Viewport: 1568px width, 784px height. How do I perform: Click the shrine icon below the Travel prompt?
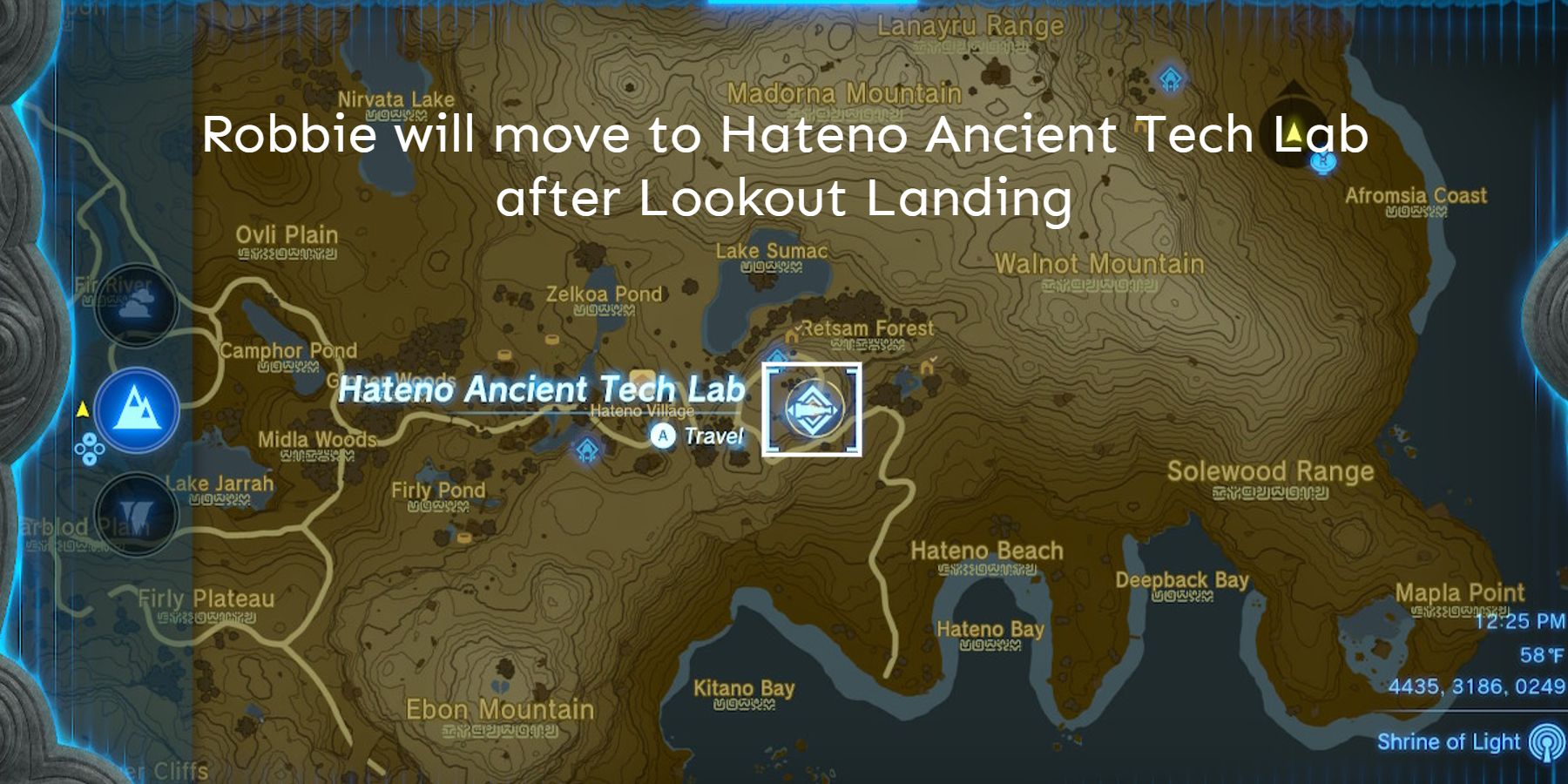[x=587, y=448]
